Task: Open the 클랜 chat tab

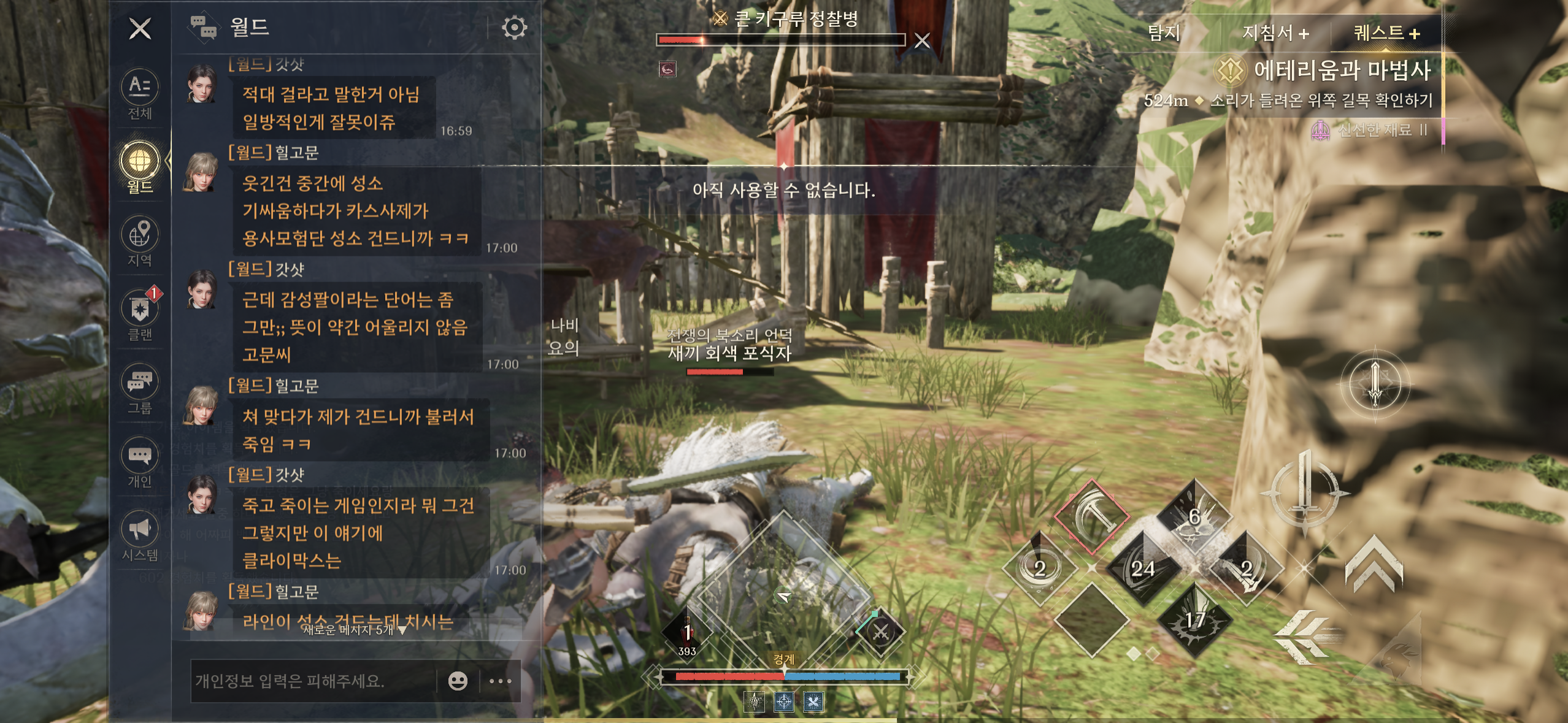Action: pyautogui.click(x=140, y=315)
